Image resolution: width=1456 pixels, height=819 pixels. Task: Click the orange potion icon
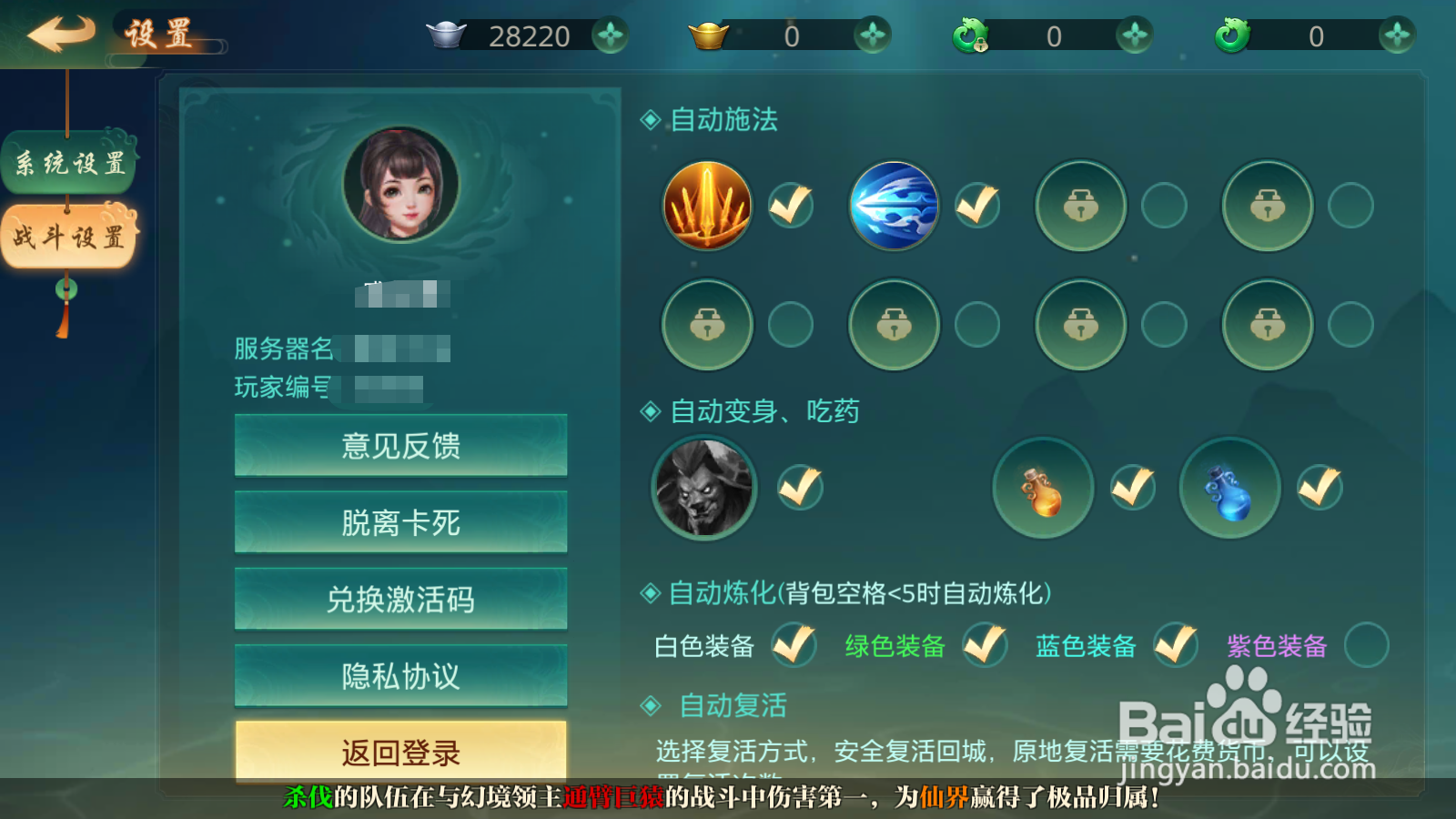click(x=1043, y=488)
